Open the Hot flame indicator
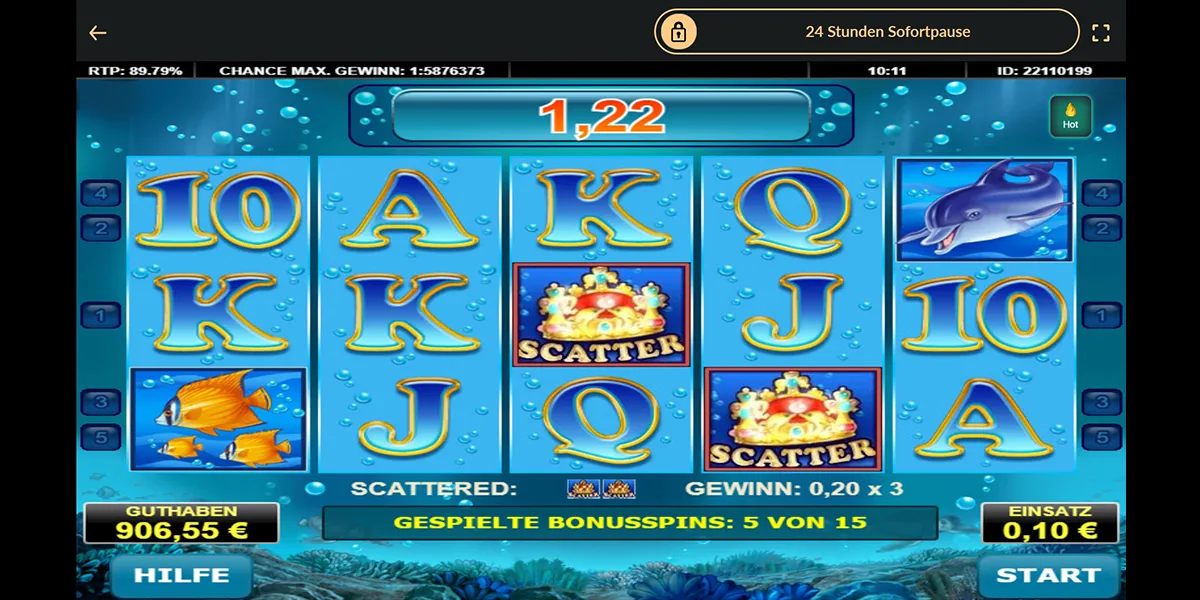The image size is (1200, 600). tap(1070, 116)
